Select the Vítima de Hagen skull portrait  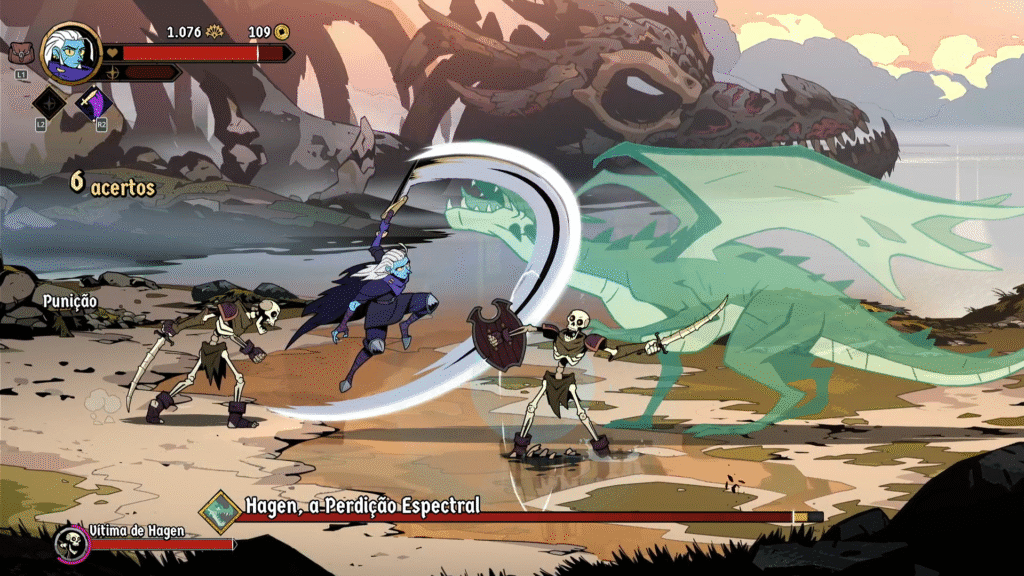[72, 544]
